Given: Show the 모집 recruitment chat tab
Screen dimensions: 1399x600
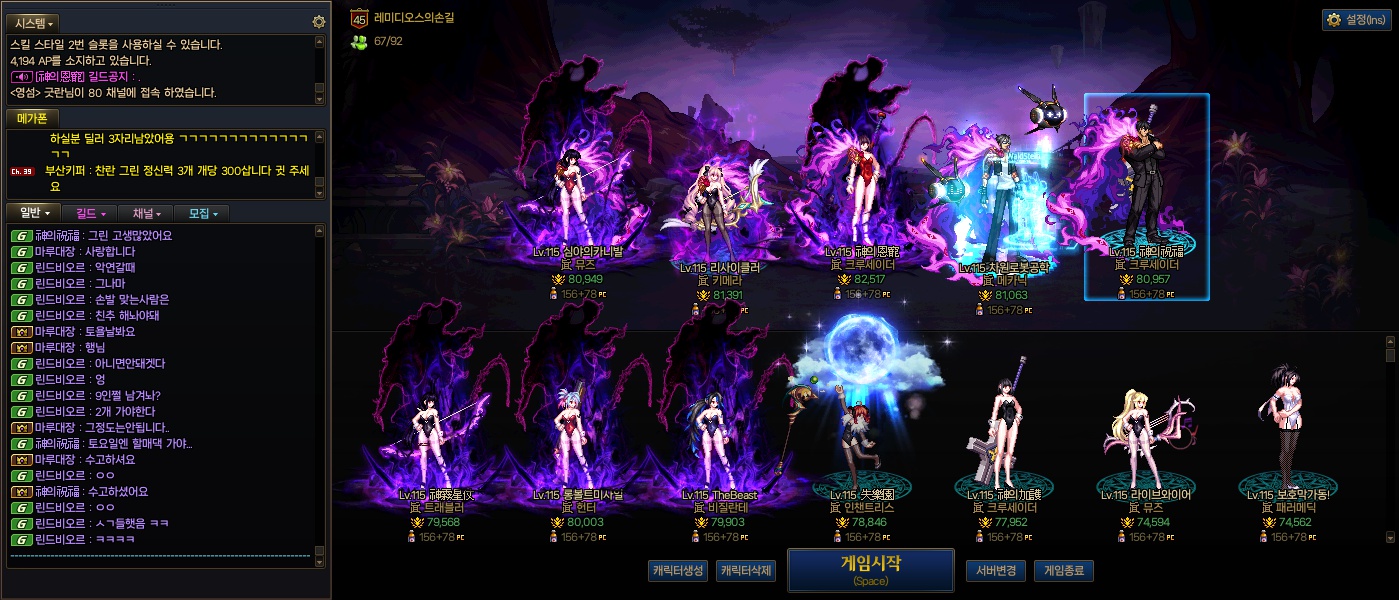Looking at the screenshot, I should (x=202, y=213).
